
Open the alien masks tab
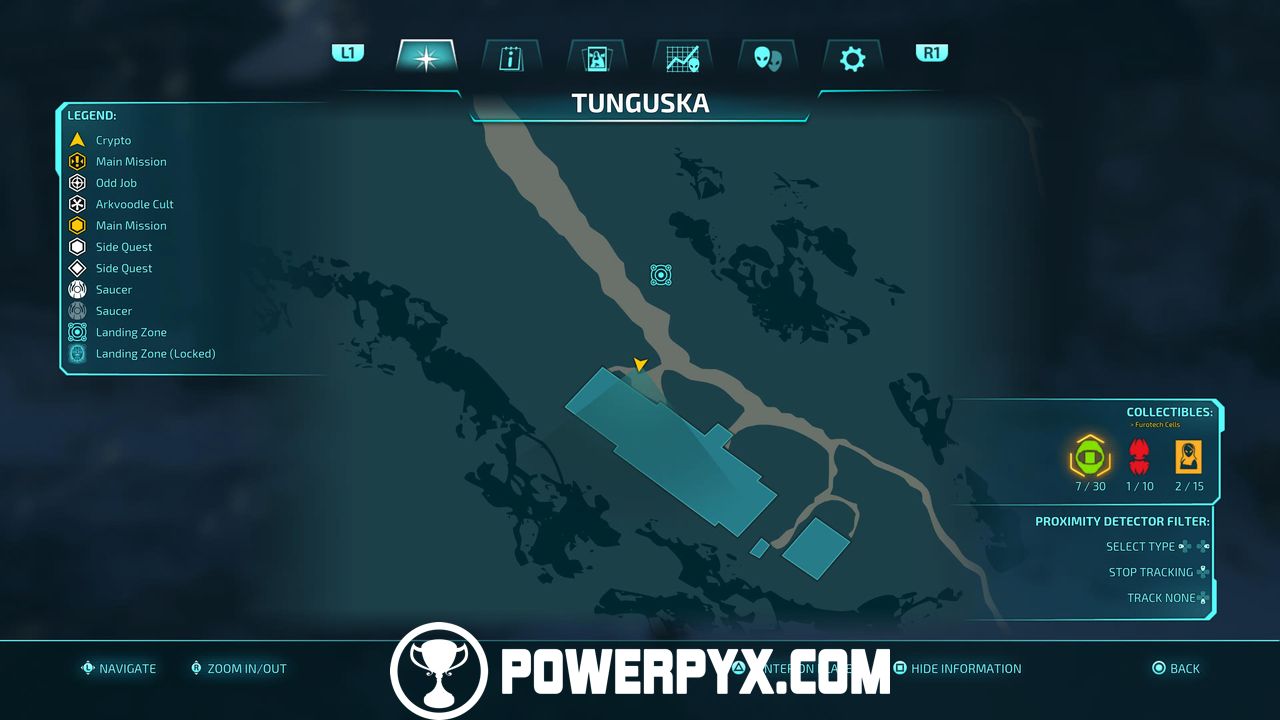click(767, 57)
